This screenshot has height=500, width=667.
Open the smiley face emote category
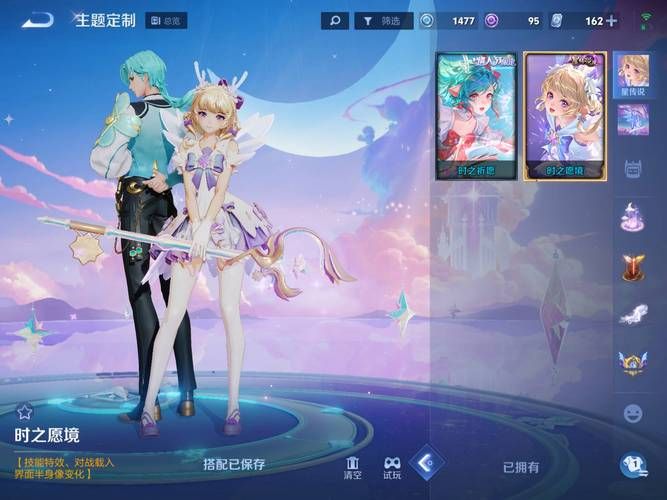tap(633, 412)
